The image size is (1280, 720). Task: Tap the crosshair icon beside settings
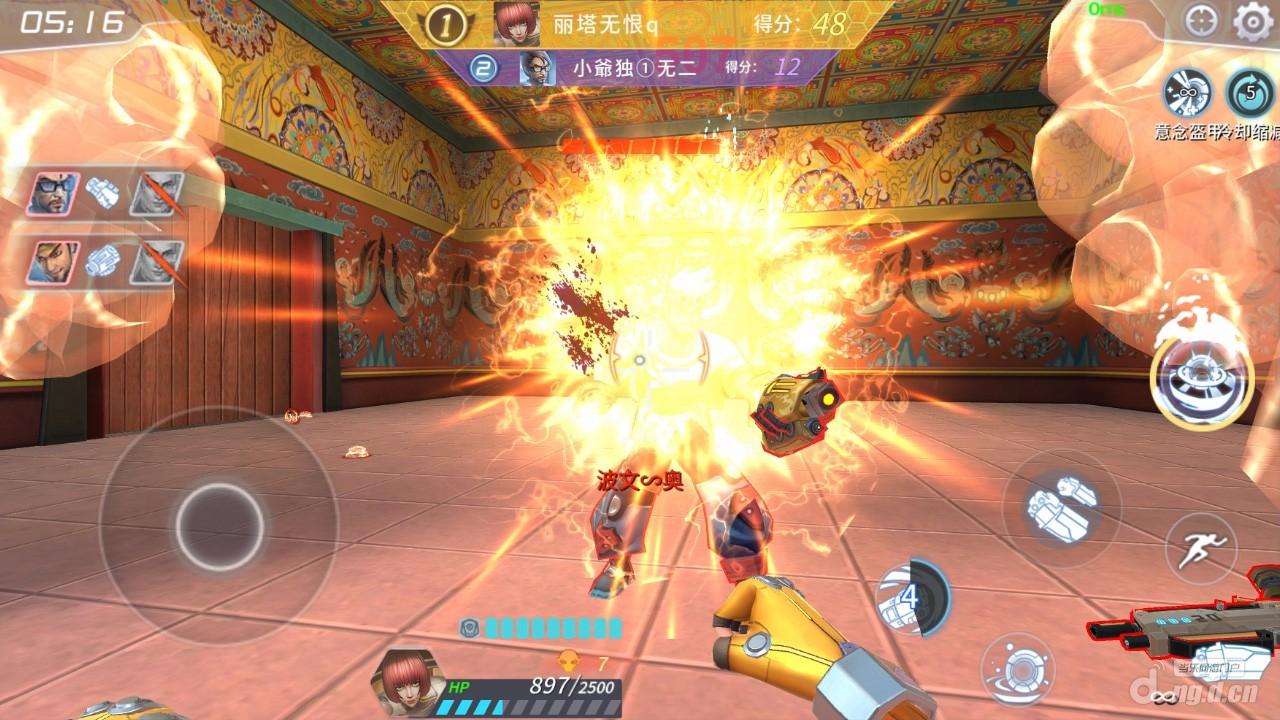tap(1201, 21)
